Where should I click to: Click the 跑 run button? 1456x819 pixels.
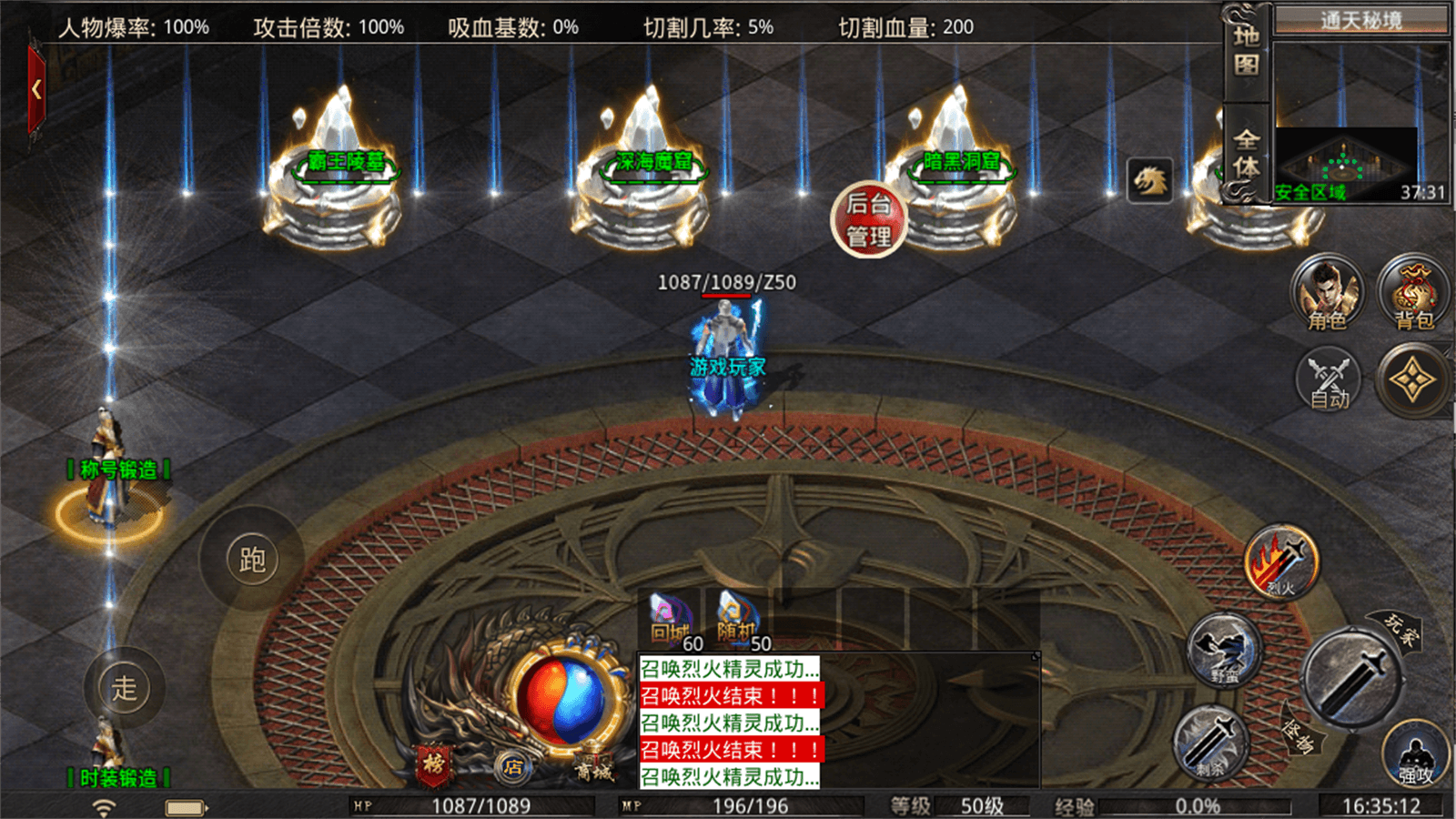251,559
